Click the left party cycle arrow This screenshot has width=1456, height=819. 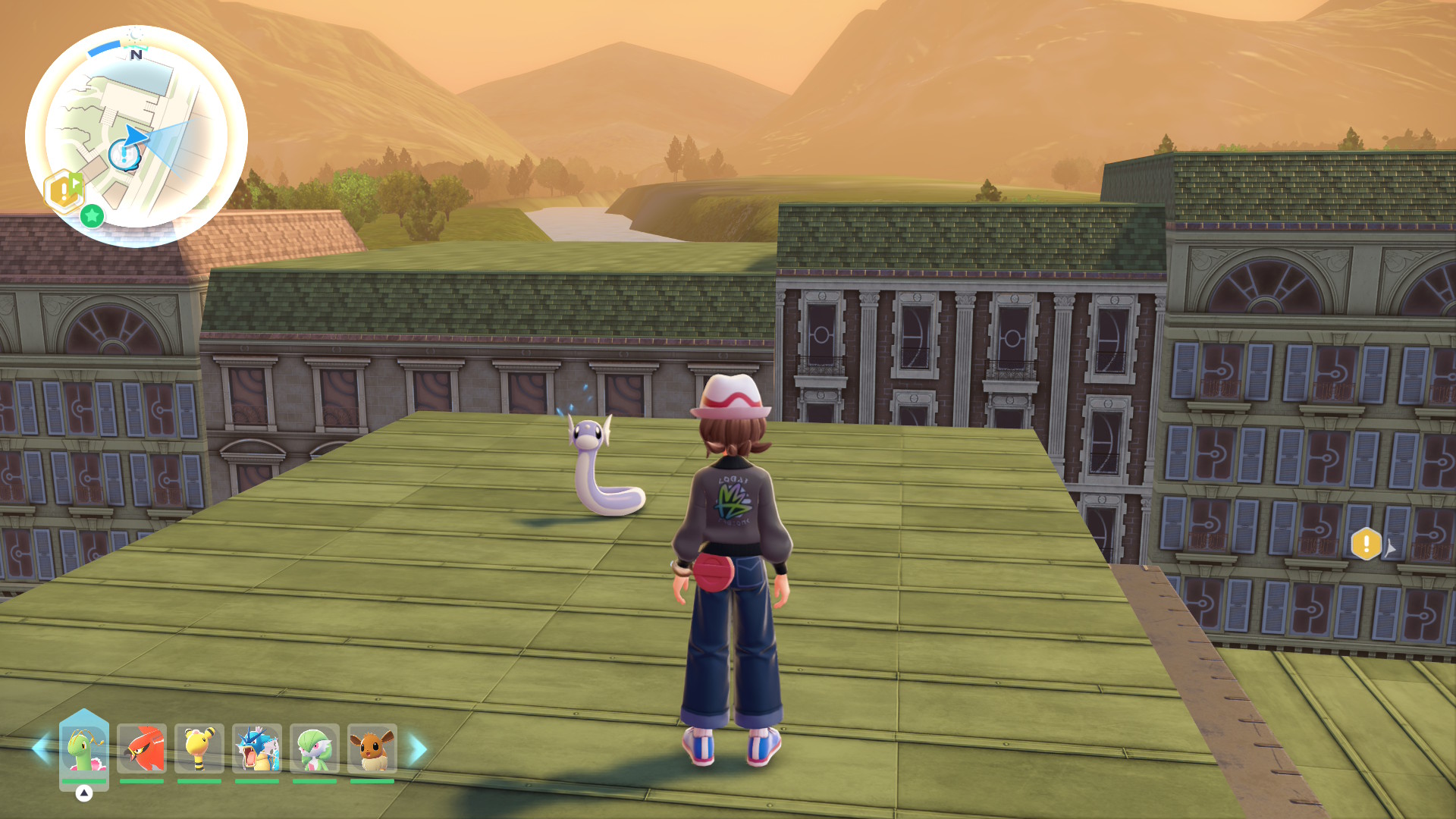[x=40, y=748]
